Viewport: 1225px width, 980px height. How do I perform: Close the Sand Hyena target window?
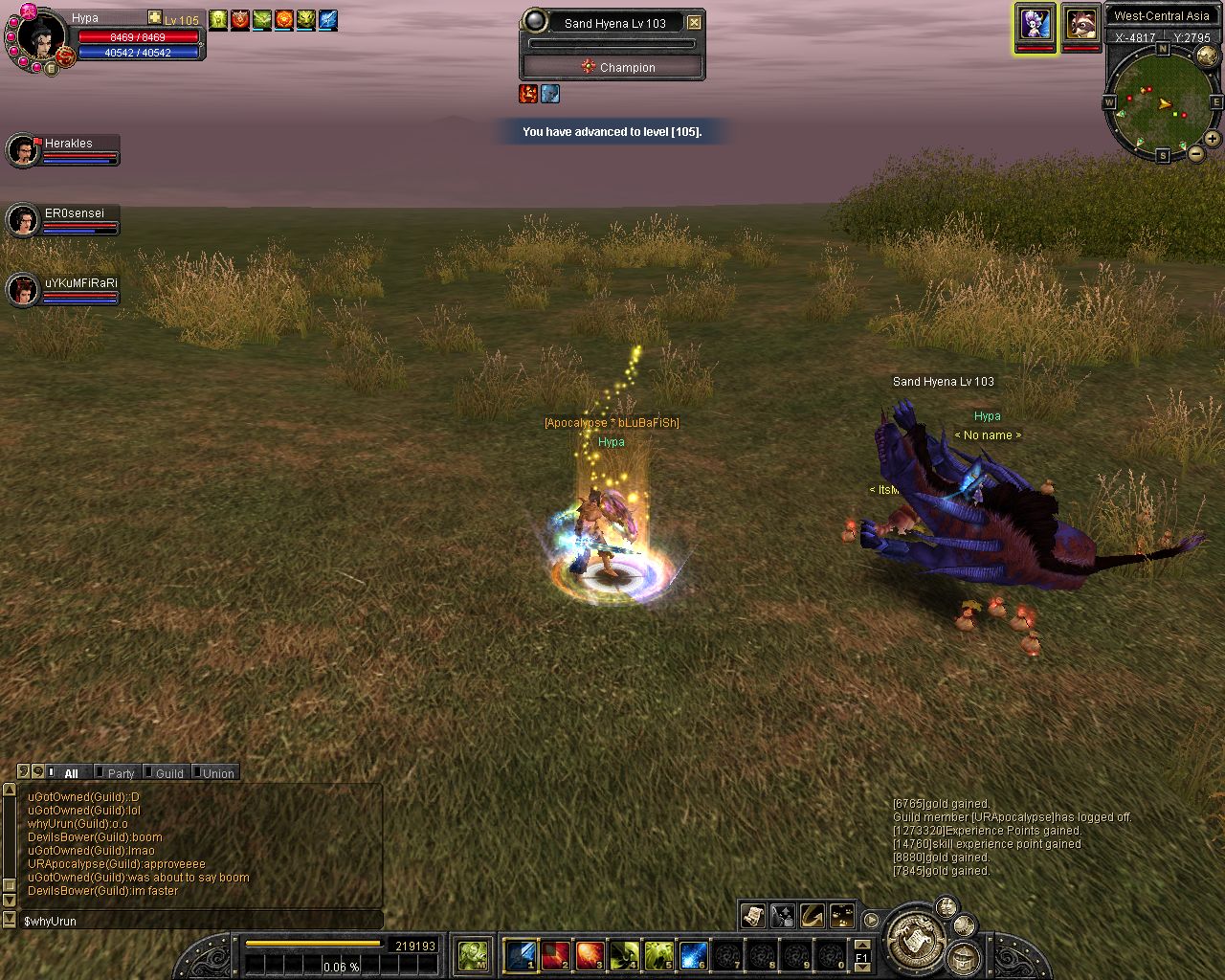pos(695,22)
